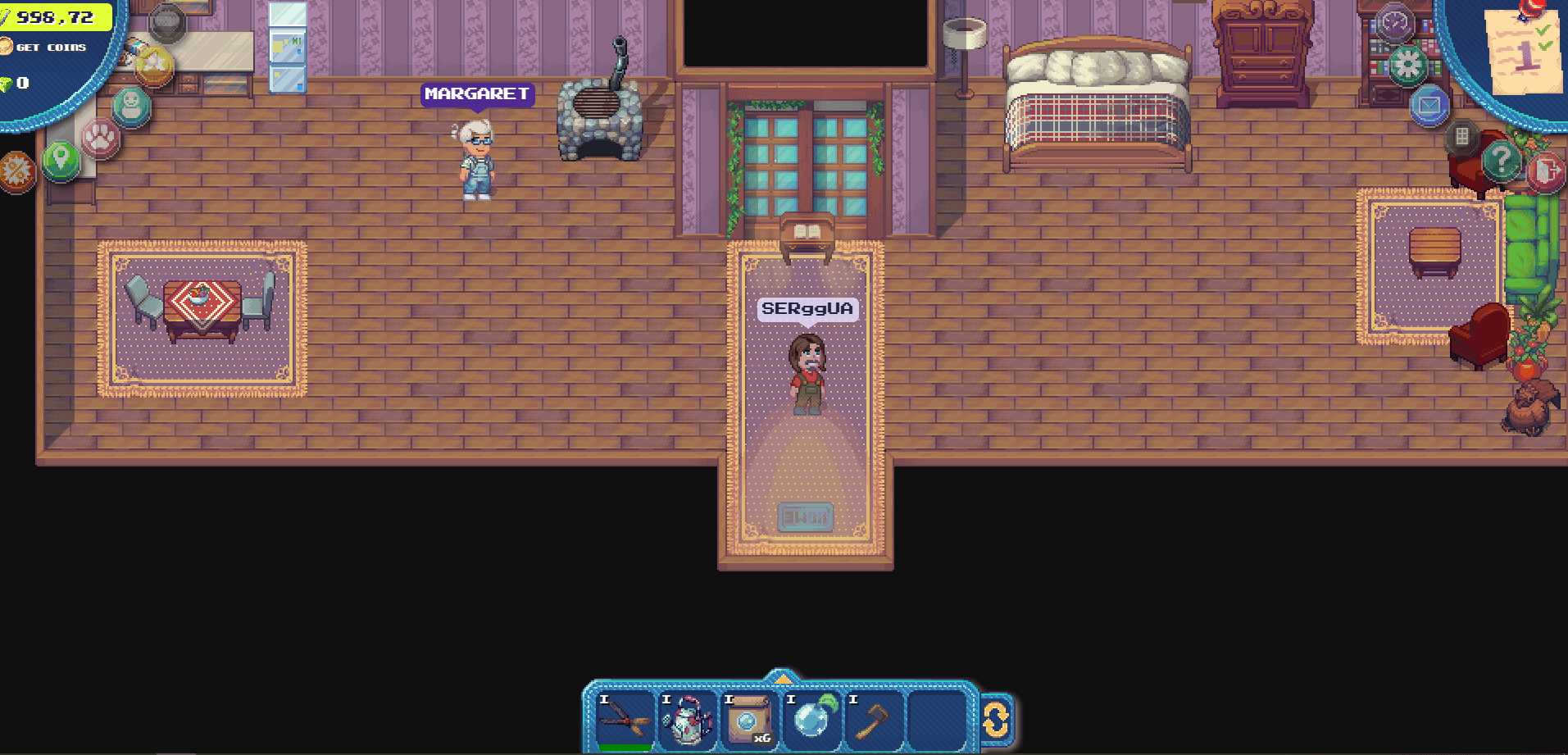Click the Get Coins button
Viewport: 1568px width, 755px height.
coord(51,48)
